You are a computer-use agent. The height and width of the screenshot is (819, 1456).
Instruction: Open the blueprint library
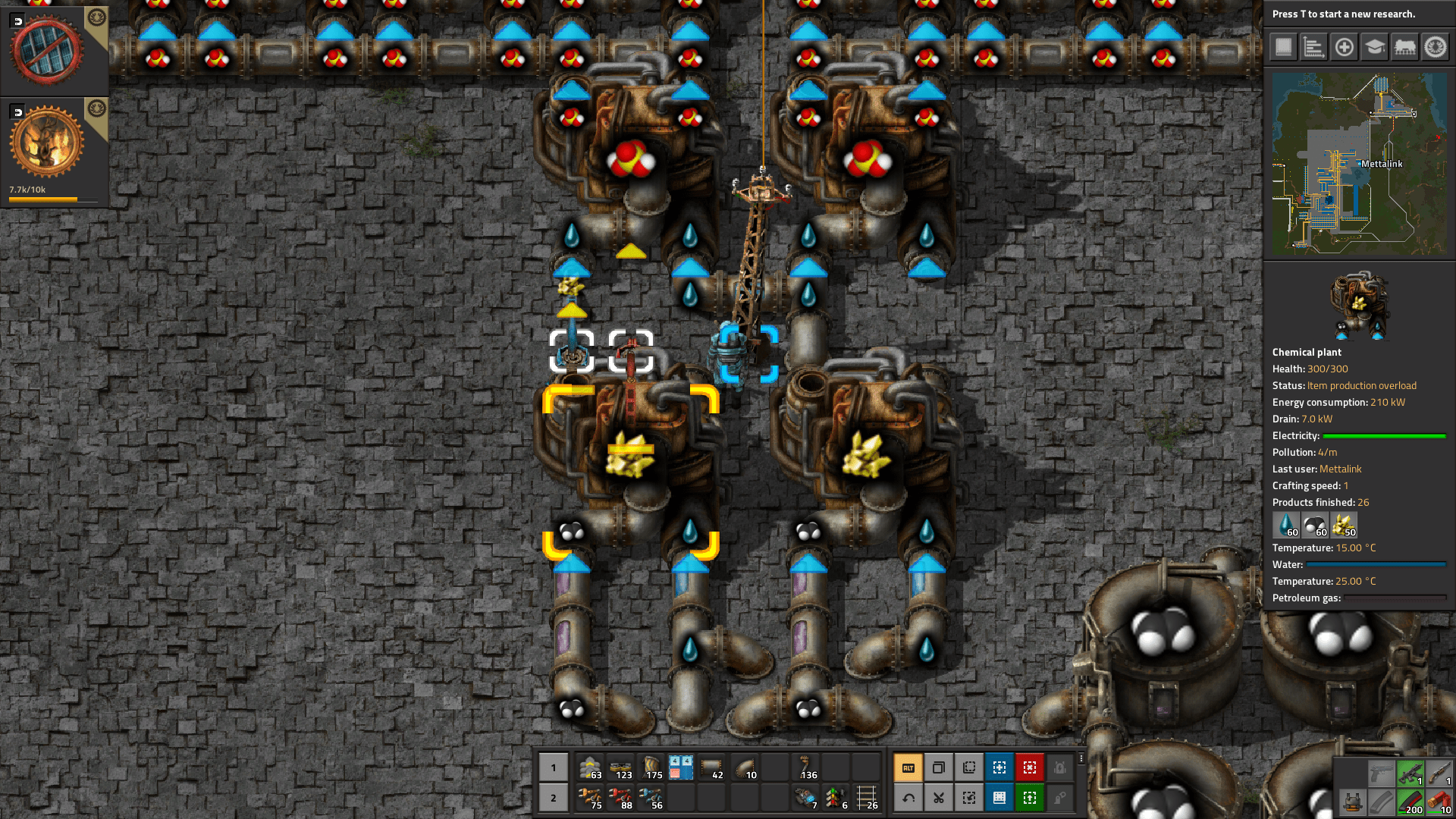(x=1282, y=47)
